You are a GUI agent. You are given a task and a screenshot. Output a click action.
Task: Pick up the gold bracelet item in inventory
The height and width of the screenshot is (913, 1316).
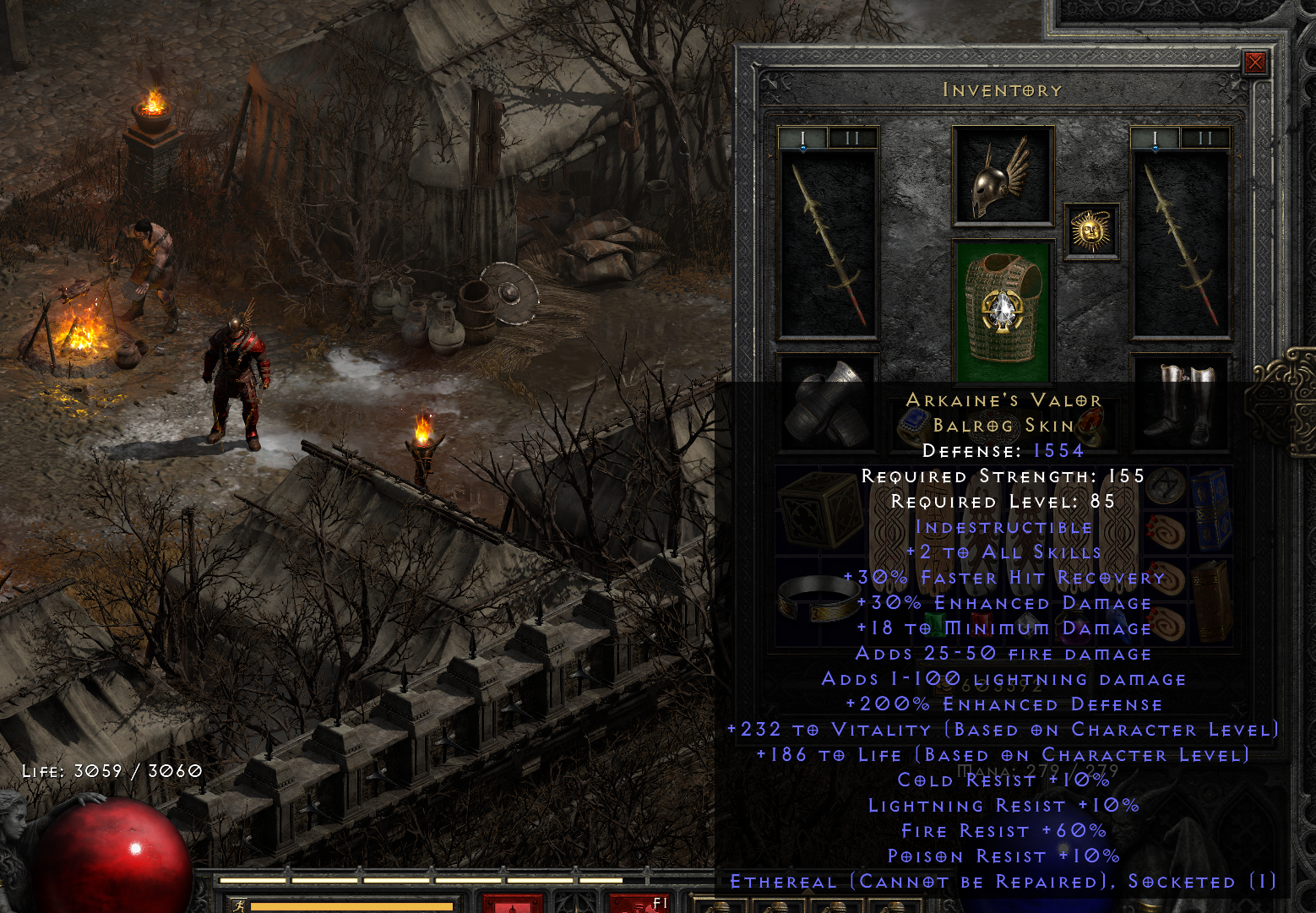[818, 596]
